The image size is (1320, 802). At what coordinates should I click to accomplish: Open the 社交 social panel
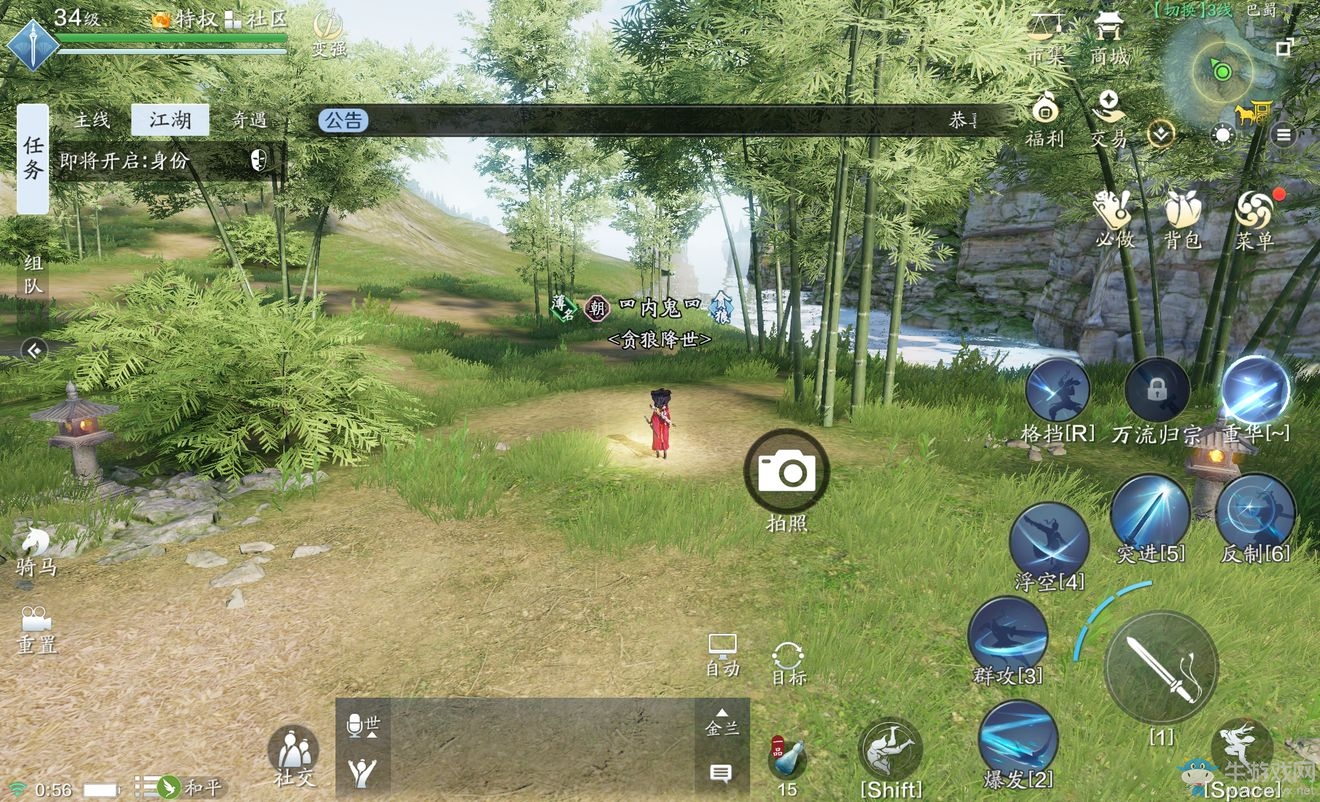(293, 752)
